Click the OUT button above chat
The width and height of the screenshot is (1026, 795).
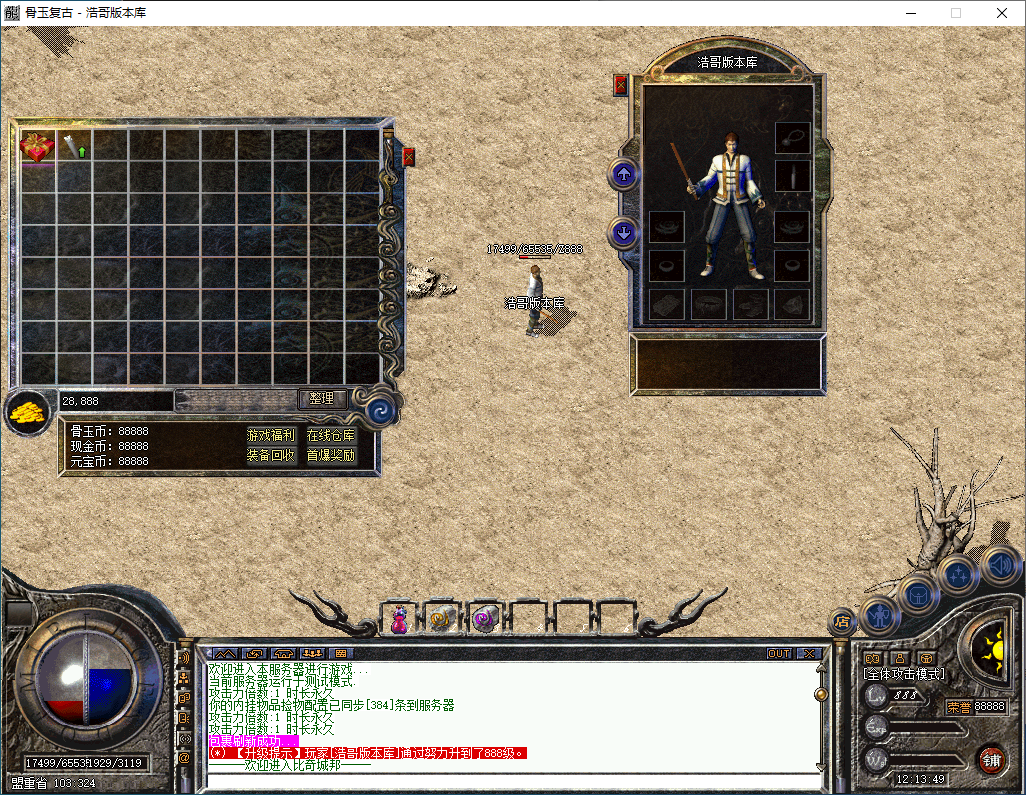779,654
